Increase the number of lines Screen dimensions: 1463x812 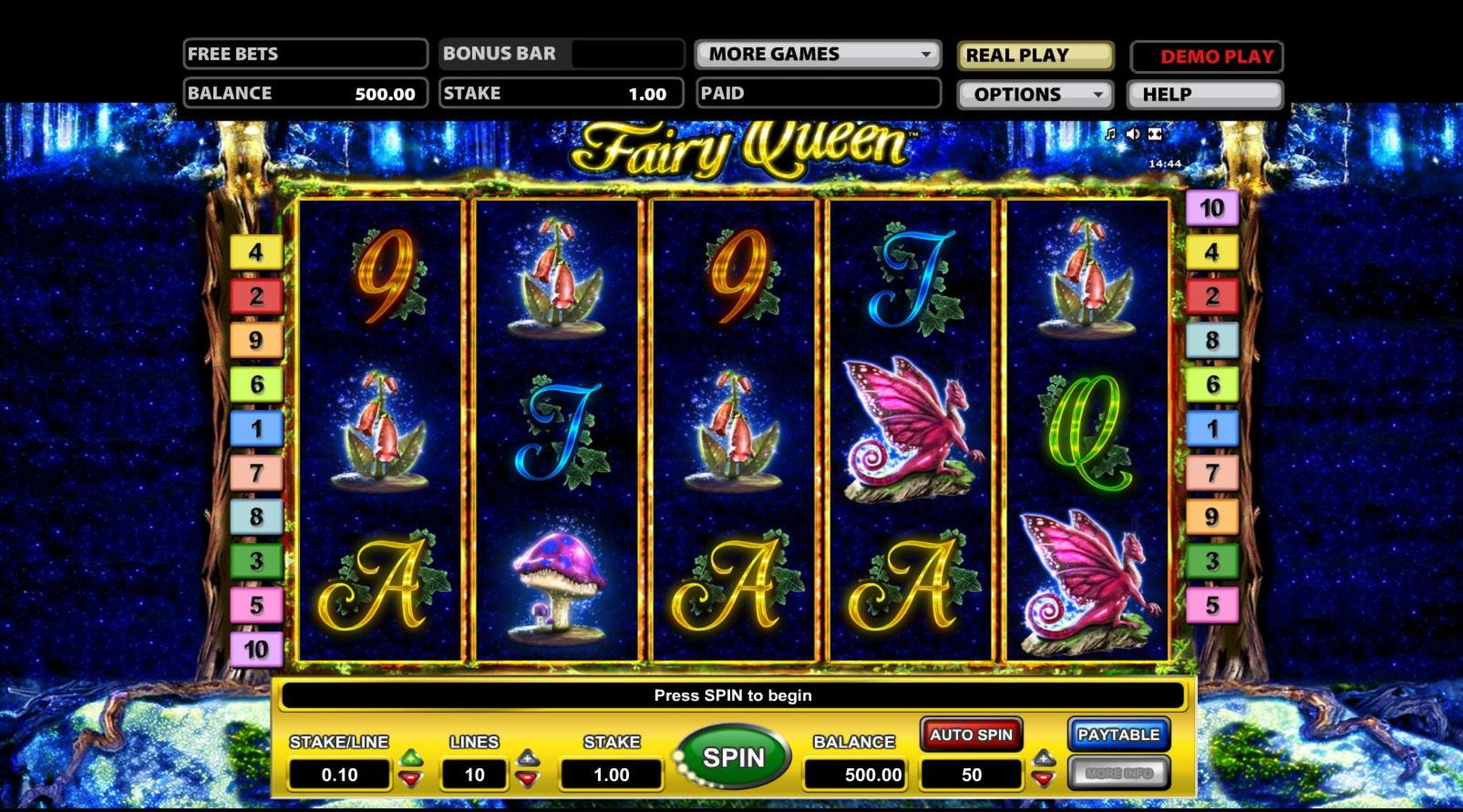[x=528, y=757]
